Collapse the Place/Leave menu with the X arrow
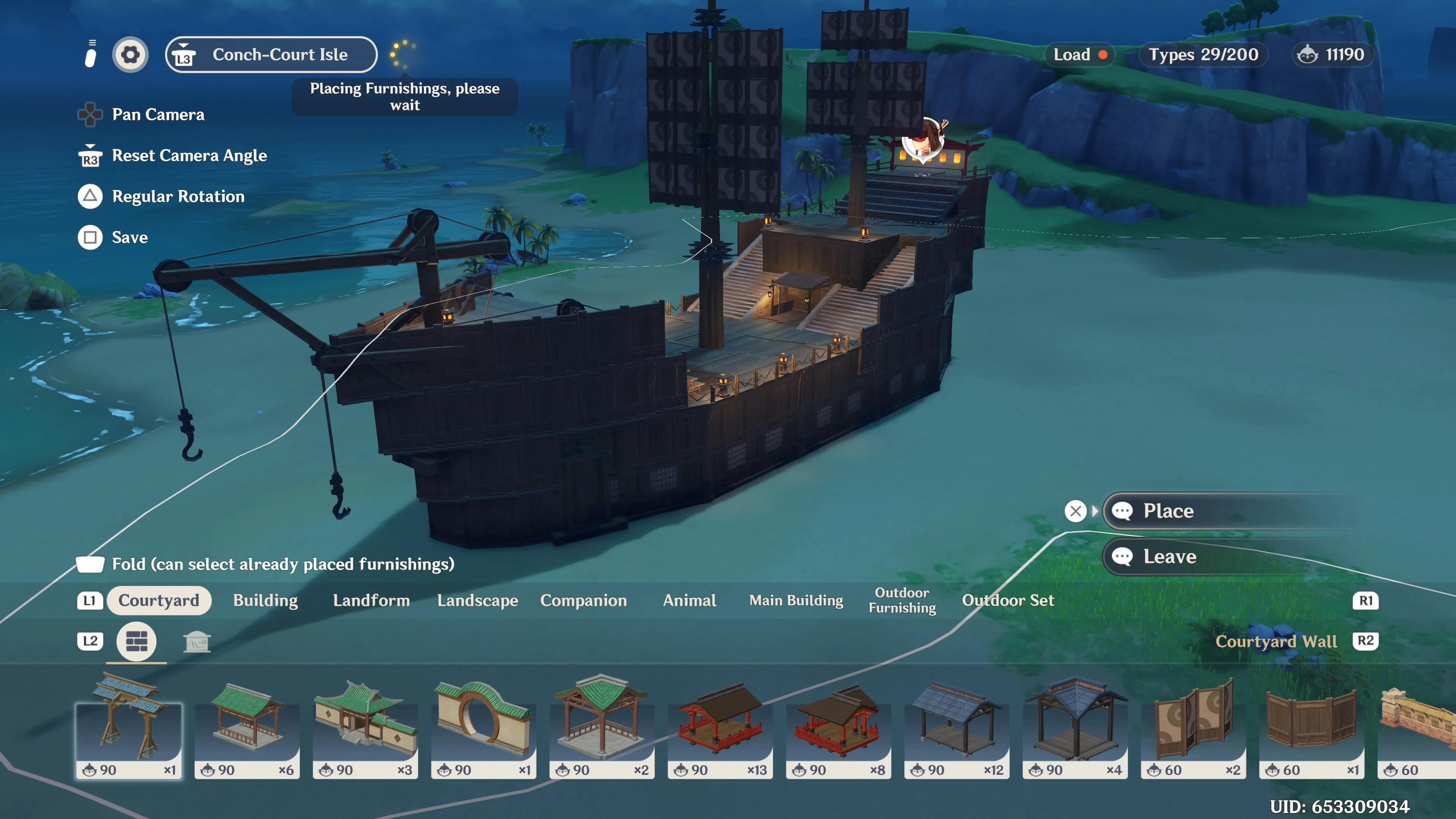This screenshot has width=1456, height=819. pyautogui.click(x=1076, y=510)
